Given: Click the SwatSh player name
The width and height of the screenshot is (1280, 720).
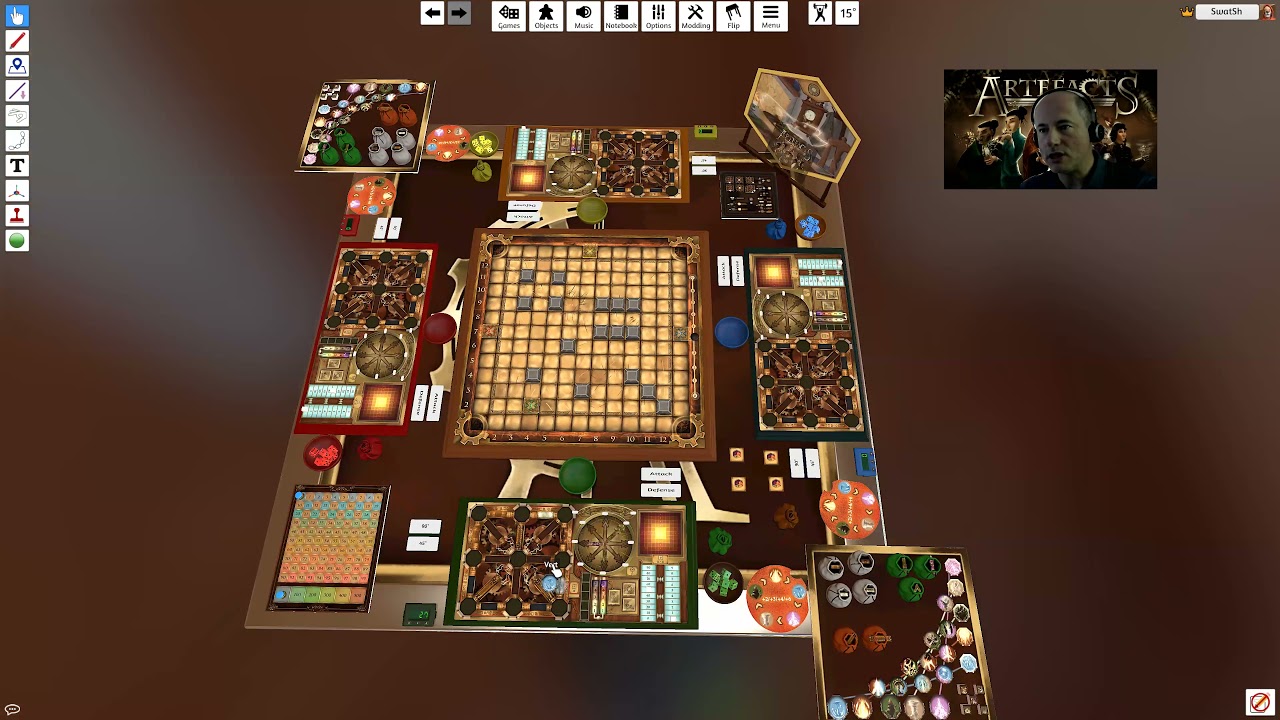Looking at the screenshot, I should [x=1226, y=12].
